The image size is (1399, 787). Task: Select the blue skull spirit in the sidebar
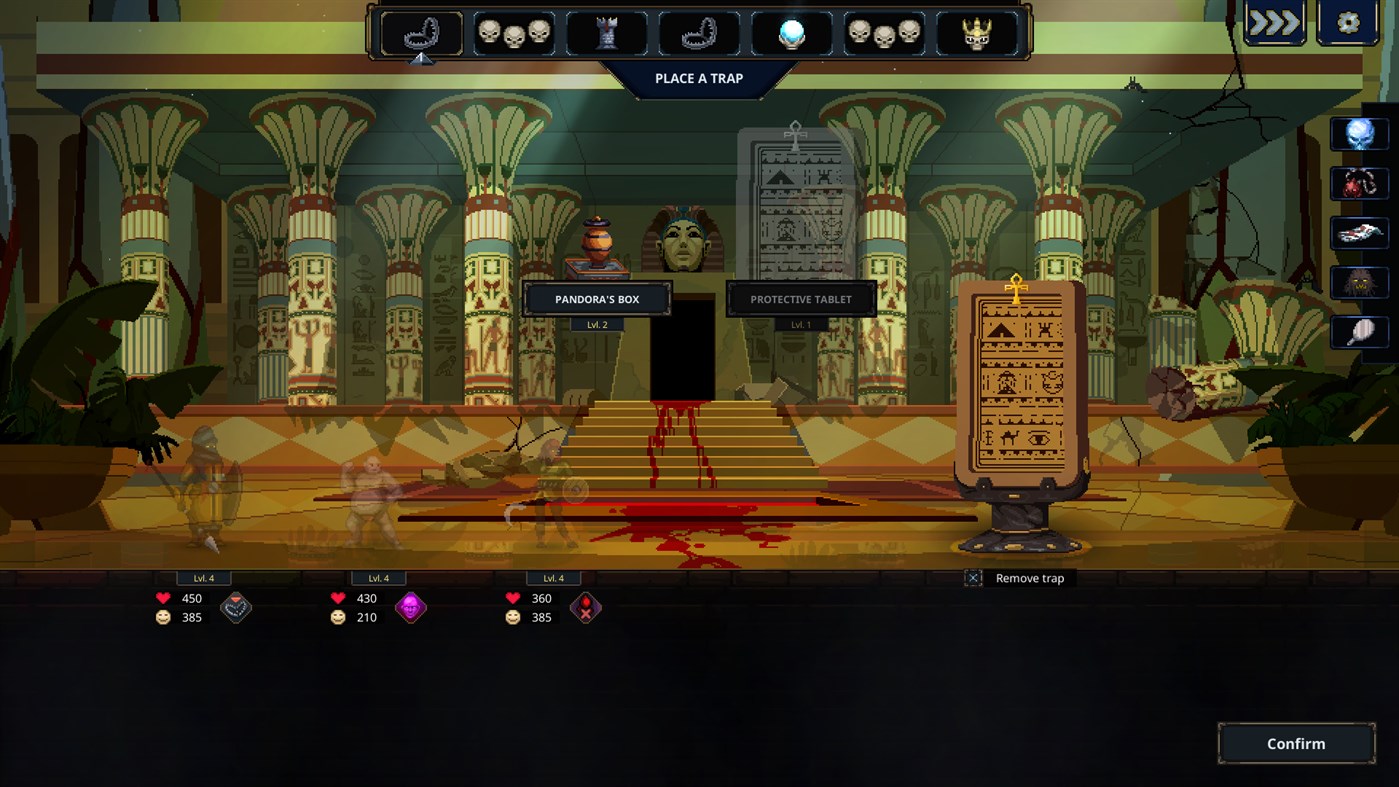[x=1358, y=131]
